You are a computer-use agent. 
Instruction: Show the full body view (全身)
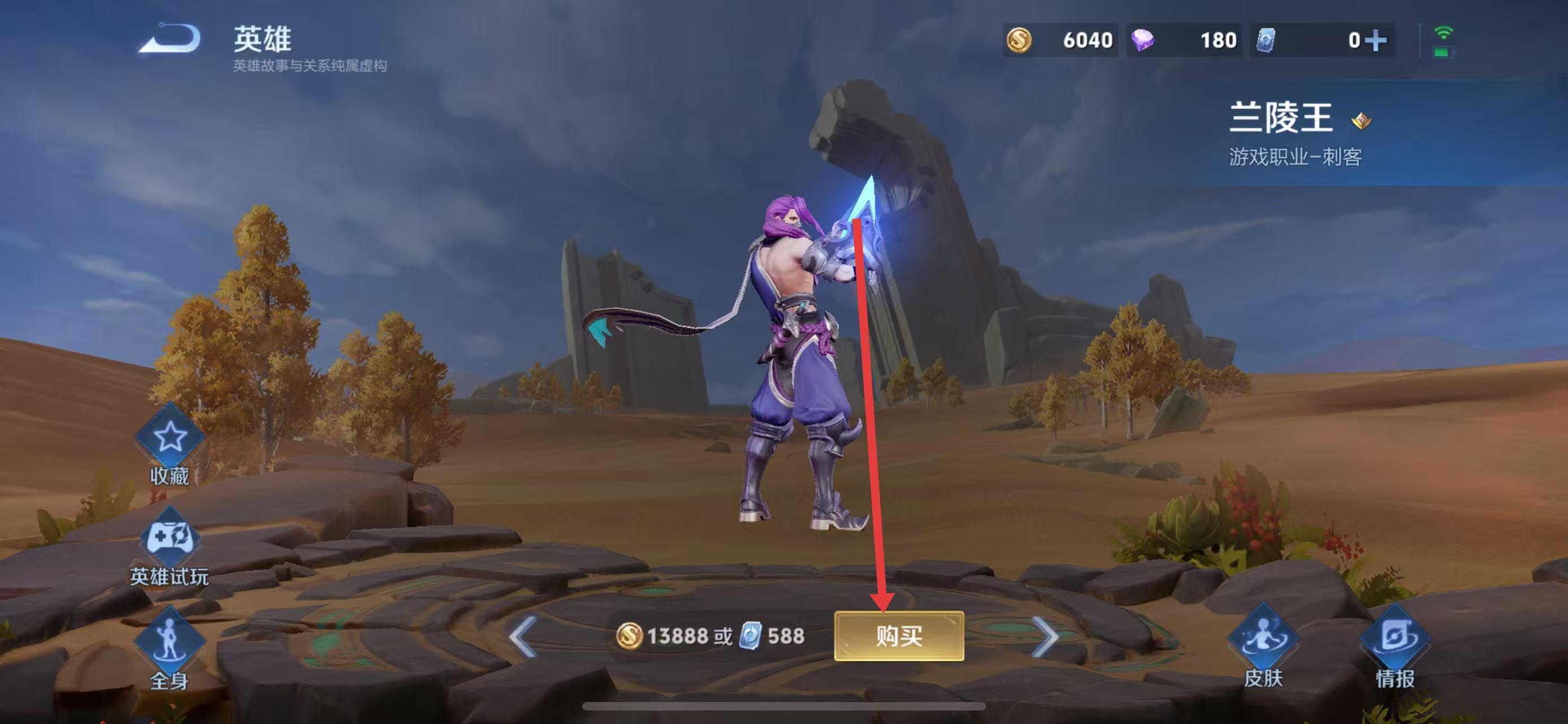[169, 641]
